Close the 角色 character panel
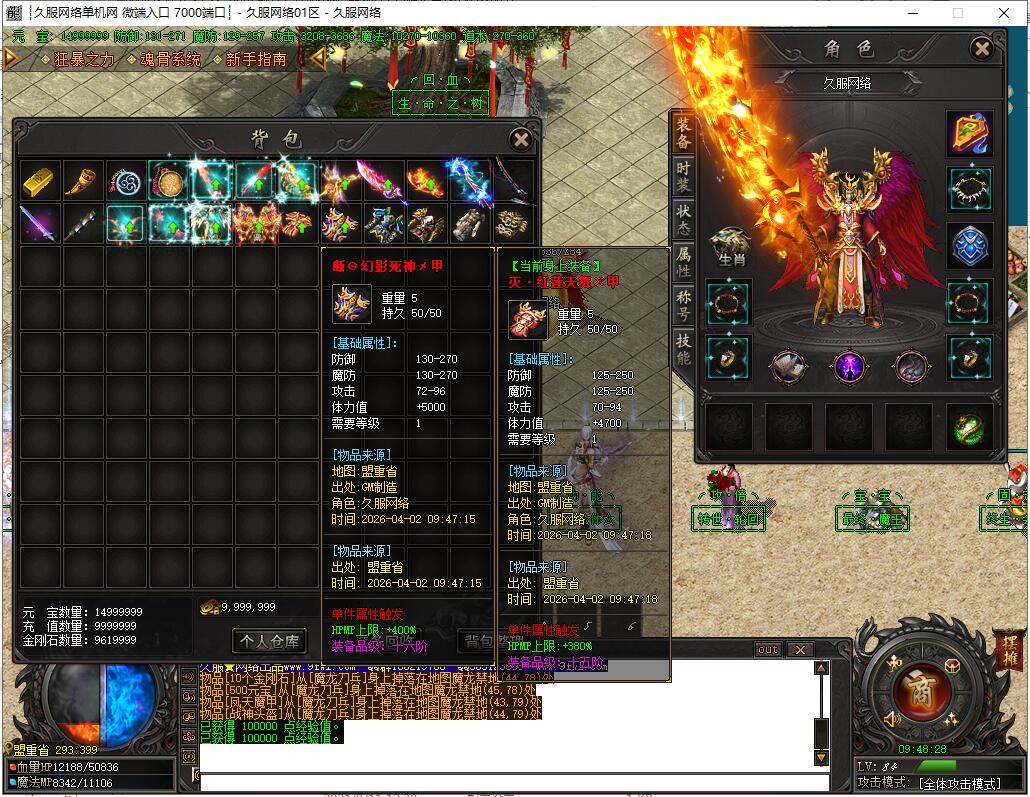This screenshot has width=1030, height=797. 982,48
